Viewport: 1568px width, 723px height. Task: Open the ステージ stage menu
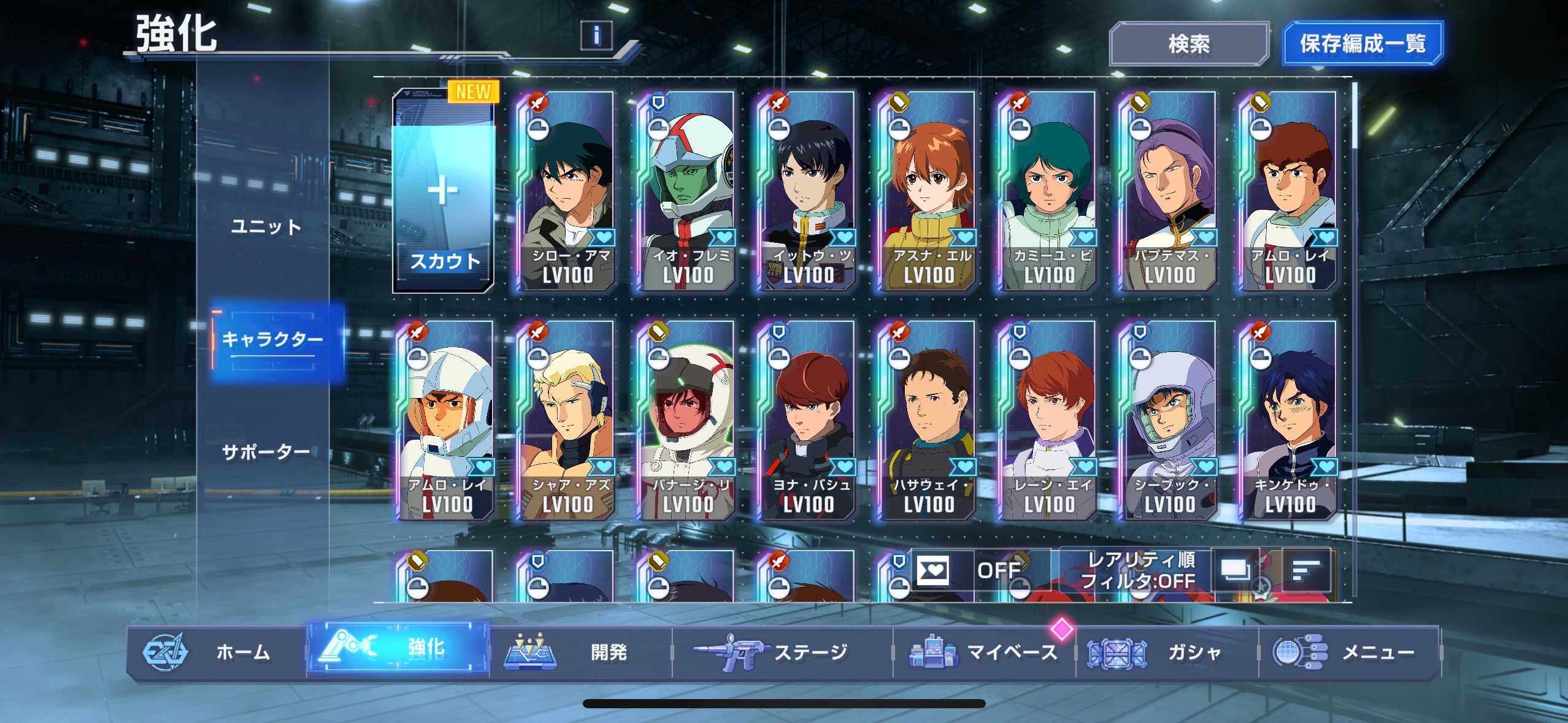point(782,652)
